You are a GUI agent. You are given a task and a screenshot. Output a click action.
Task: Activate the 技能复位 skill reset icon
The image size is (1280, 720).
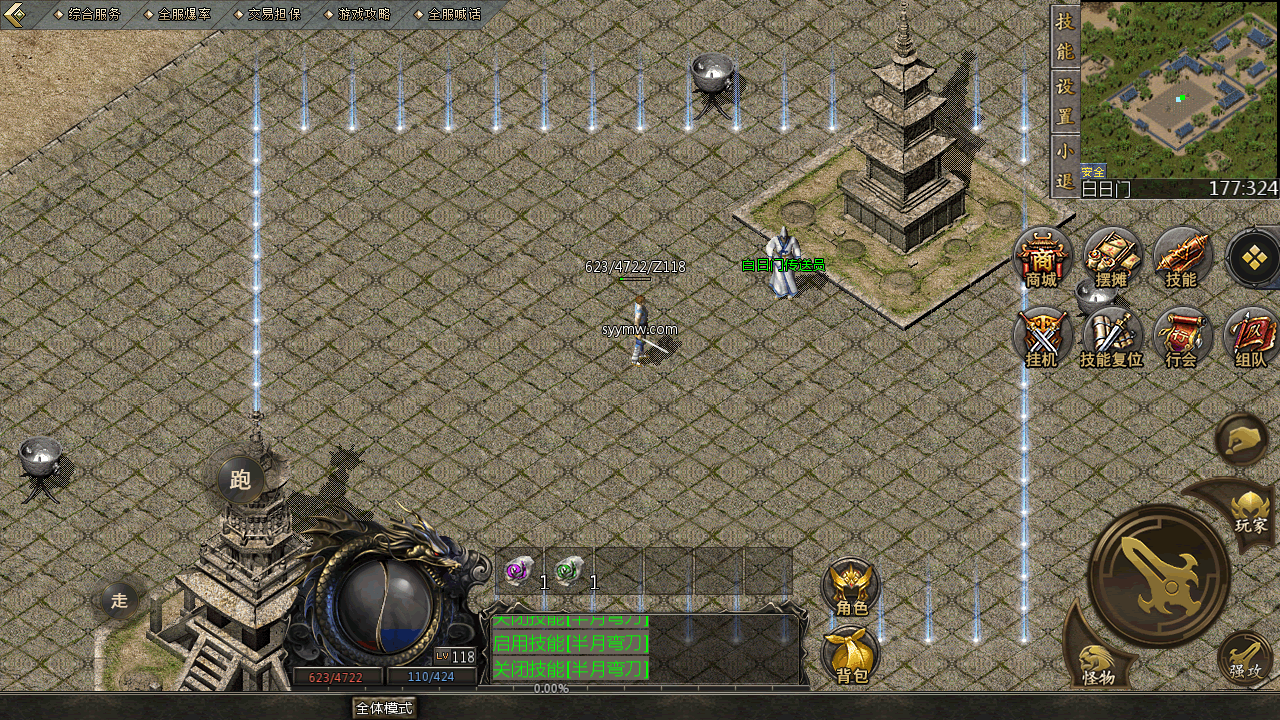point(1111,338)
